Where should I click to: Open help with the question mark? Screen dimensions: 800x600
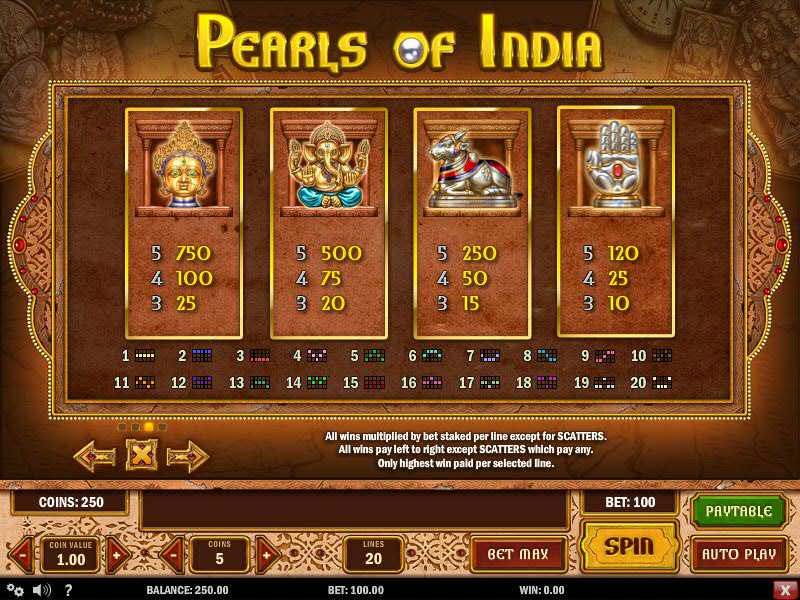coord(69,590)
